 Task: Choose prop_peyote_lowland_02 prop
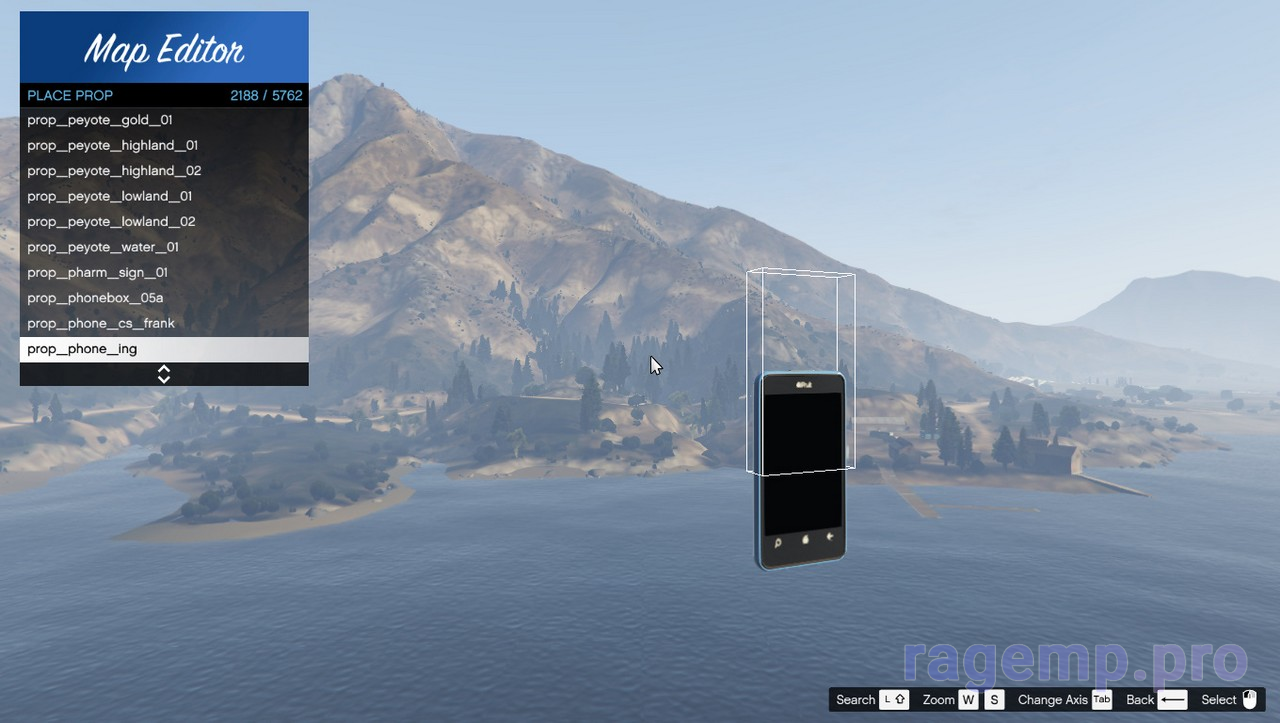pyautogui.click(x=111, y=222)
